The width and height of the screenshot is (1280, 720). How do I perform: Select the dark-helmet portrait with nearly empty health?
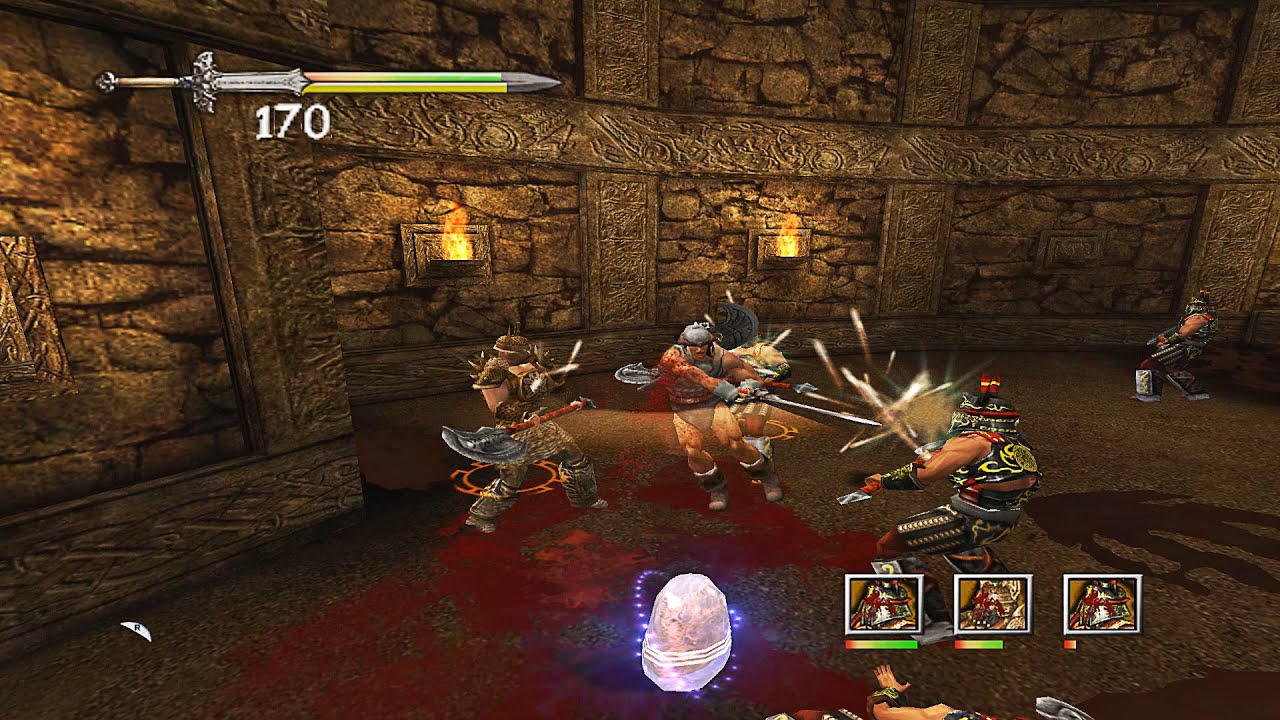[x=1102, y=604]
